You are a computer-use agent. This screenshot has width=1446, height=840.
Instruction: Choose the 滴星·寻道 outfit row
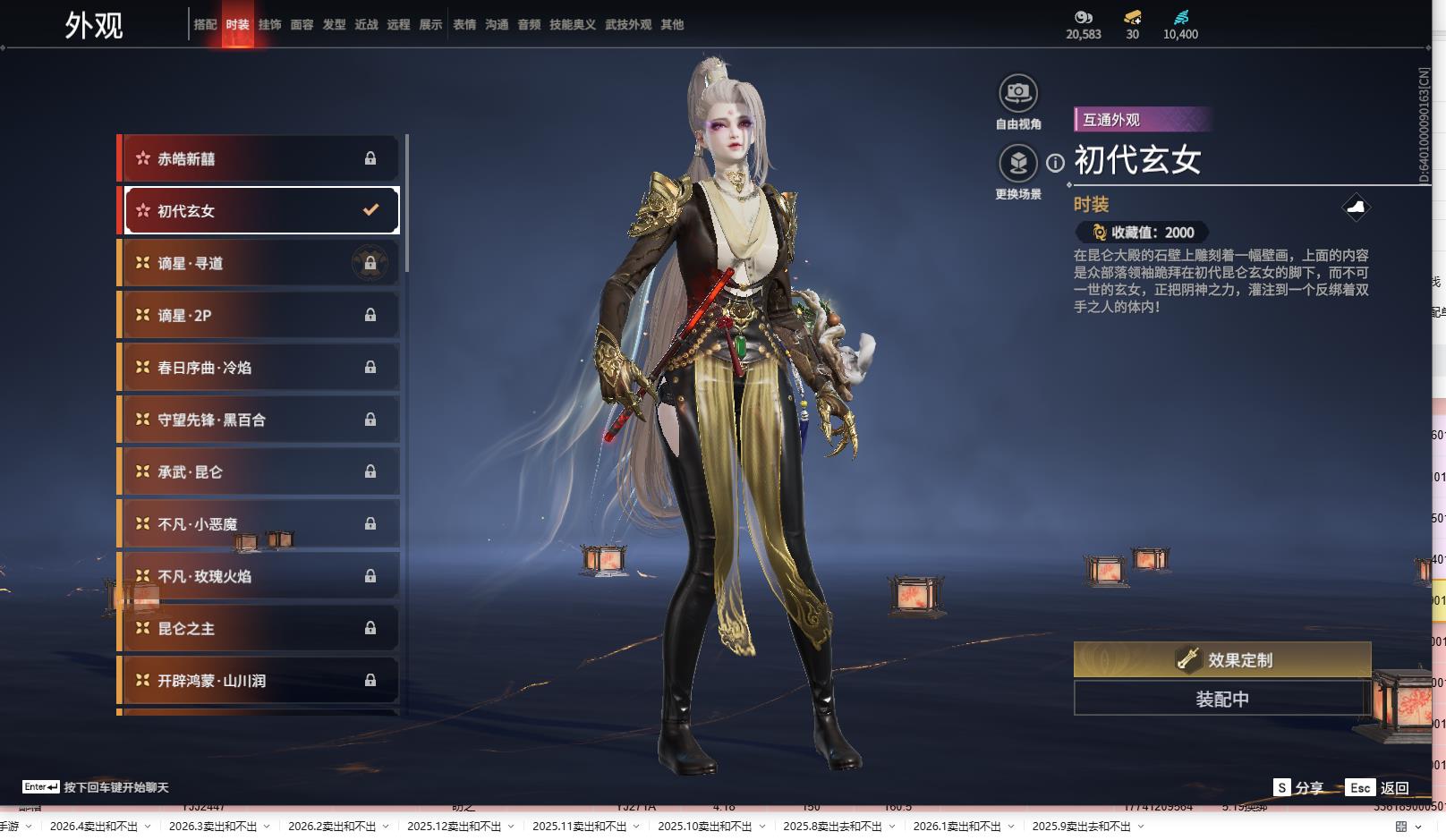click(x=259, y=264)
